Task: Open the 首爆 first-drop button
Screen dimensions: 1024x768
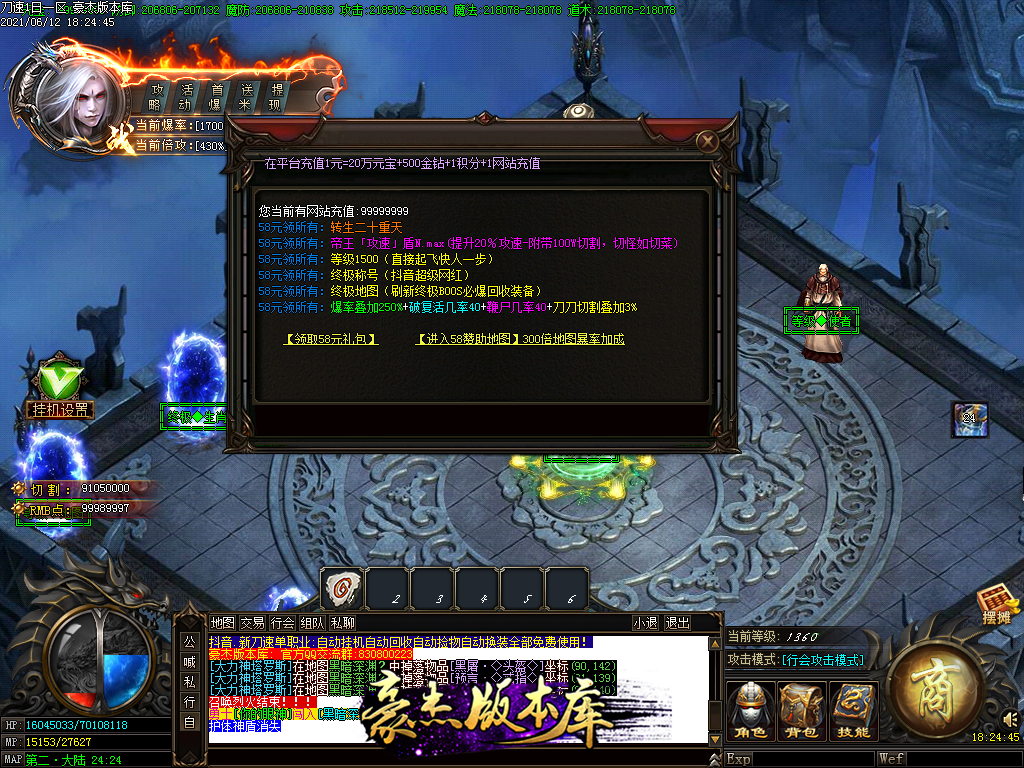Action: pyautogui.click(x=215, y=96)
